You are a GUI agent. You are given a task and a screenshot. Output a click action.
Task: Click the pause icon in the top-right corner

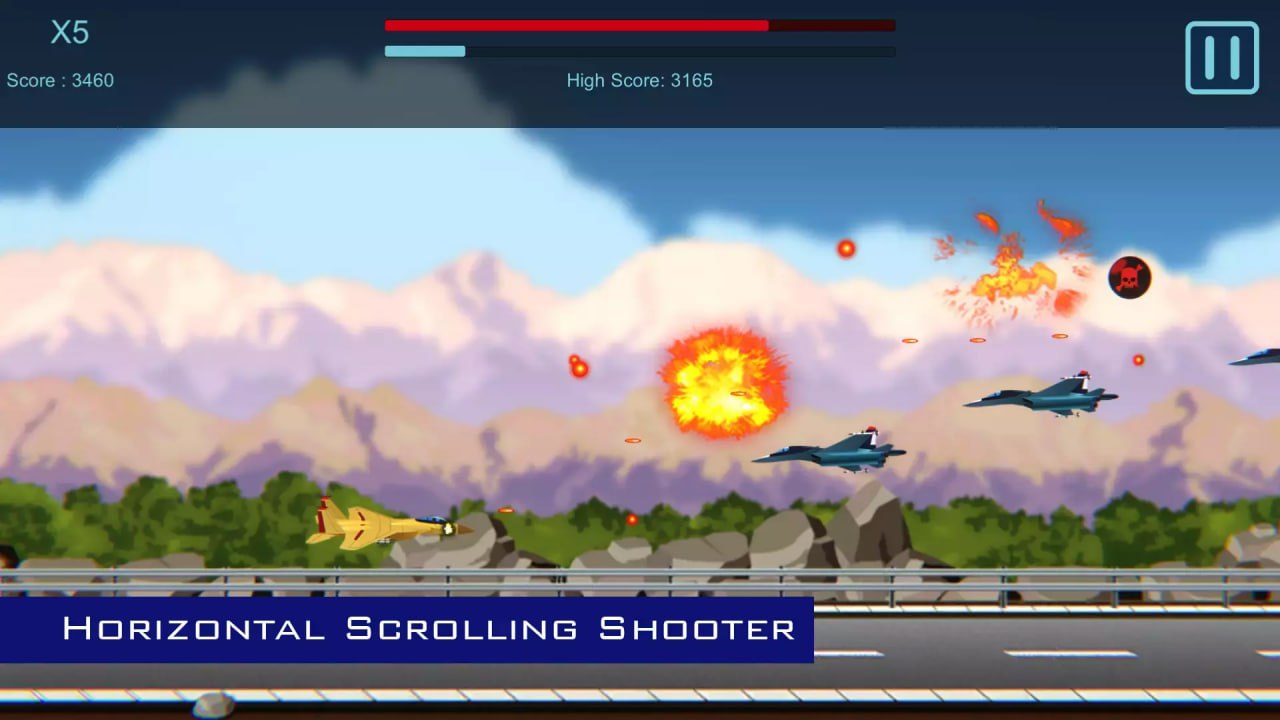[1221, 57]
